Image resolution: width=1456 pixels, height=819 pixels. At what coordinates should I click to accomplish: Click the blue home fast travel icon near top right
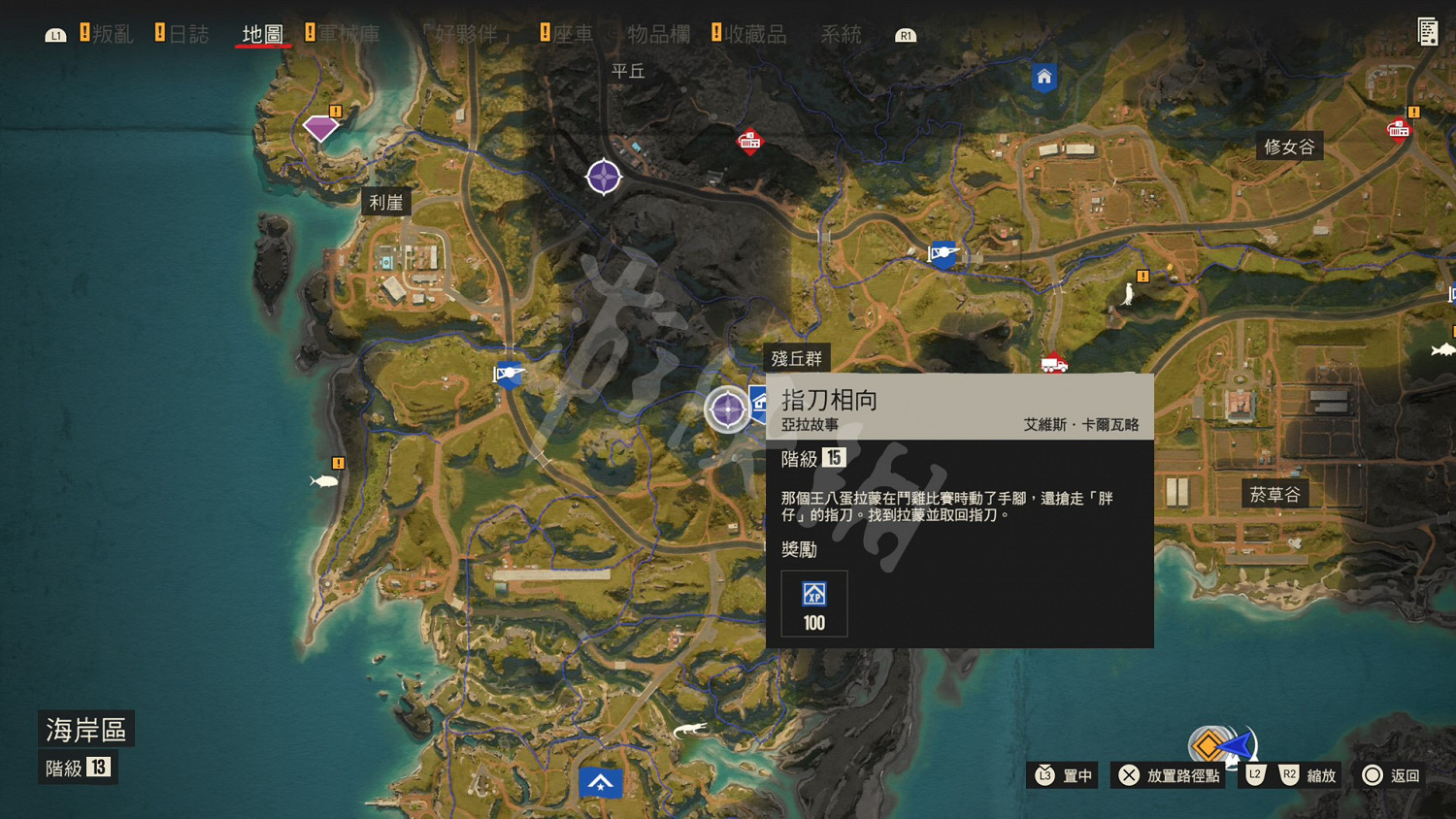(x=1043, y=78)
